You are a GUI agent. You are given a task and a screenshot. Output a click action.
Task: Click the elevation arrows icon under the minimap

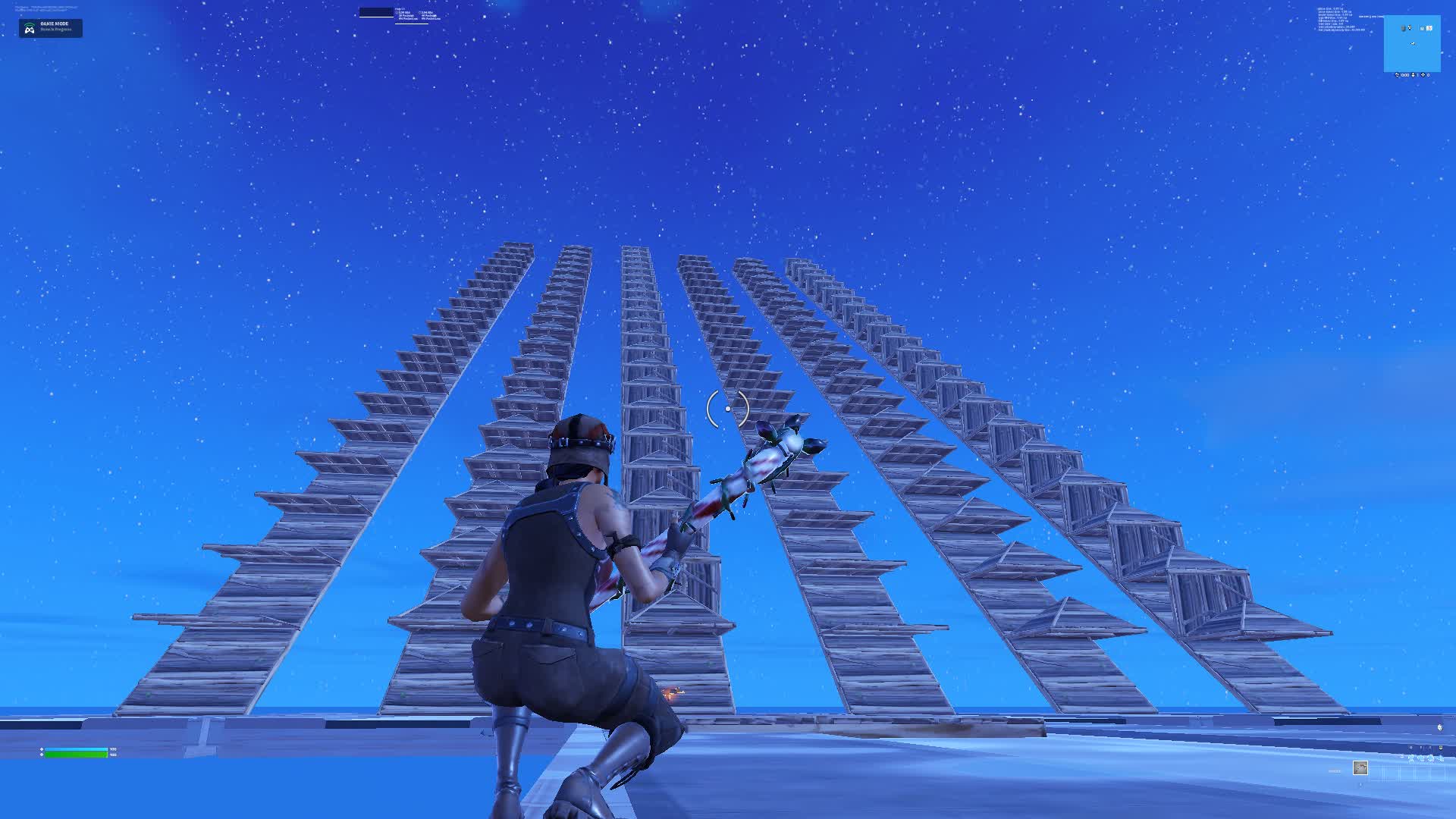[x=1413, y=75]
